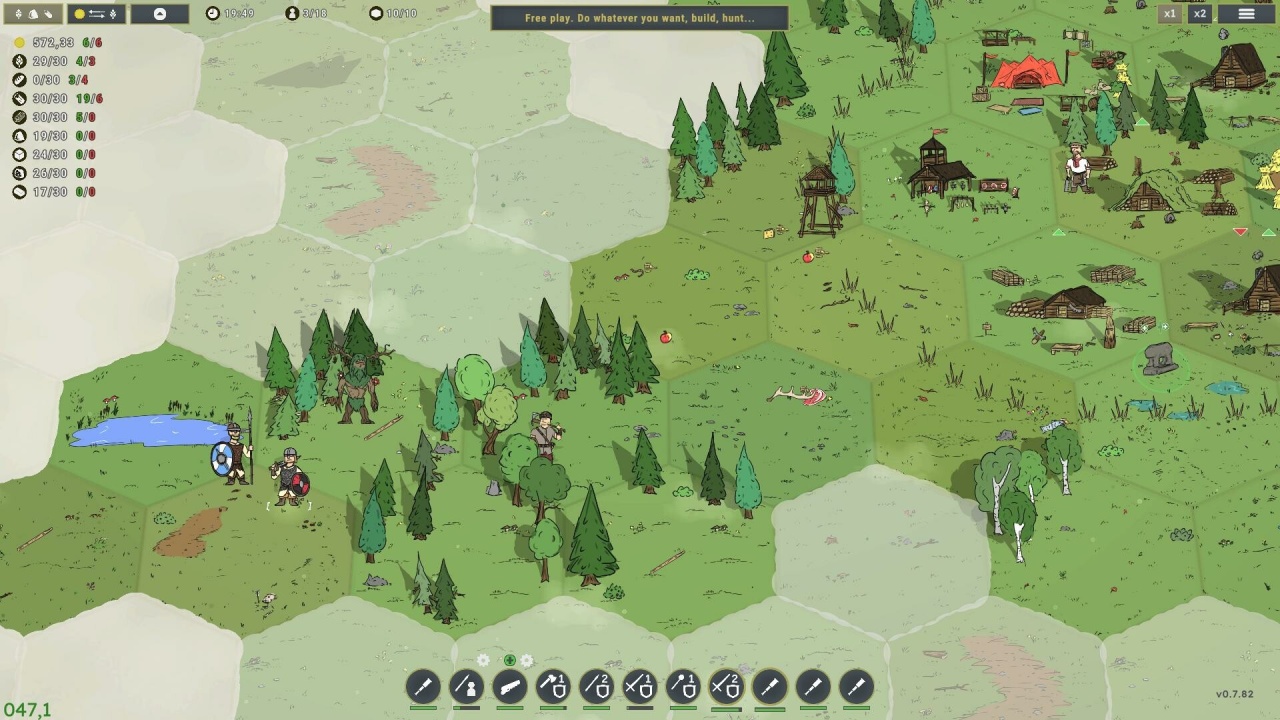The height and width of the screenshot is (720, 1280).
Task: Select the saw worker icon
Action: pyautogui.click(x=510, y=687)
